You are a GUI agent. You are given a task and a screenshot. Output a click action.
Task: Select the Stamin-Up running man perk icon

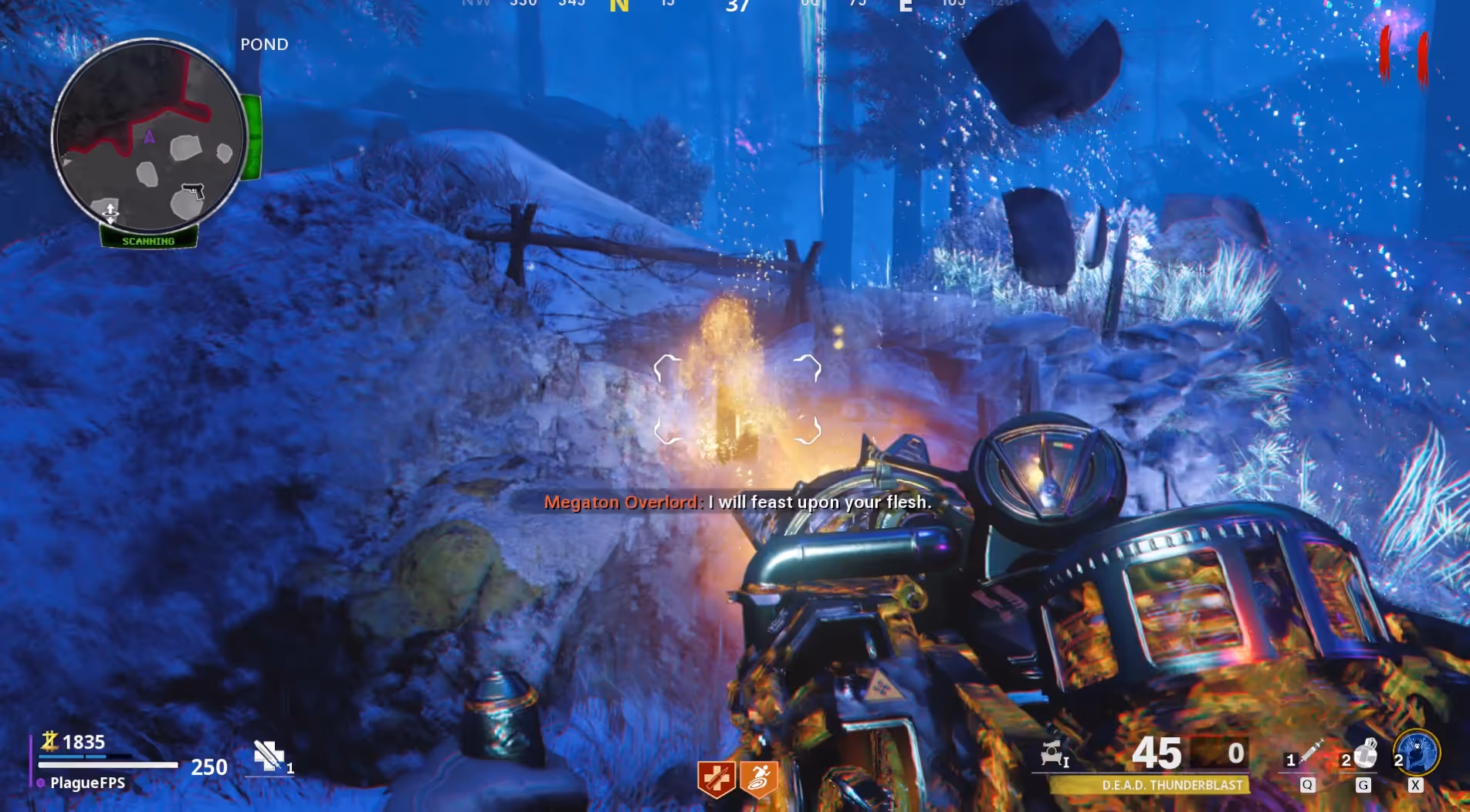[758, 778]
